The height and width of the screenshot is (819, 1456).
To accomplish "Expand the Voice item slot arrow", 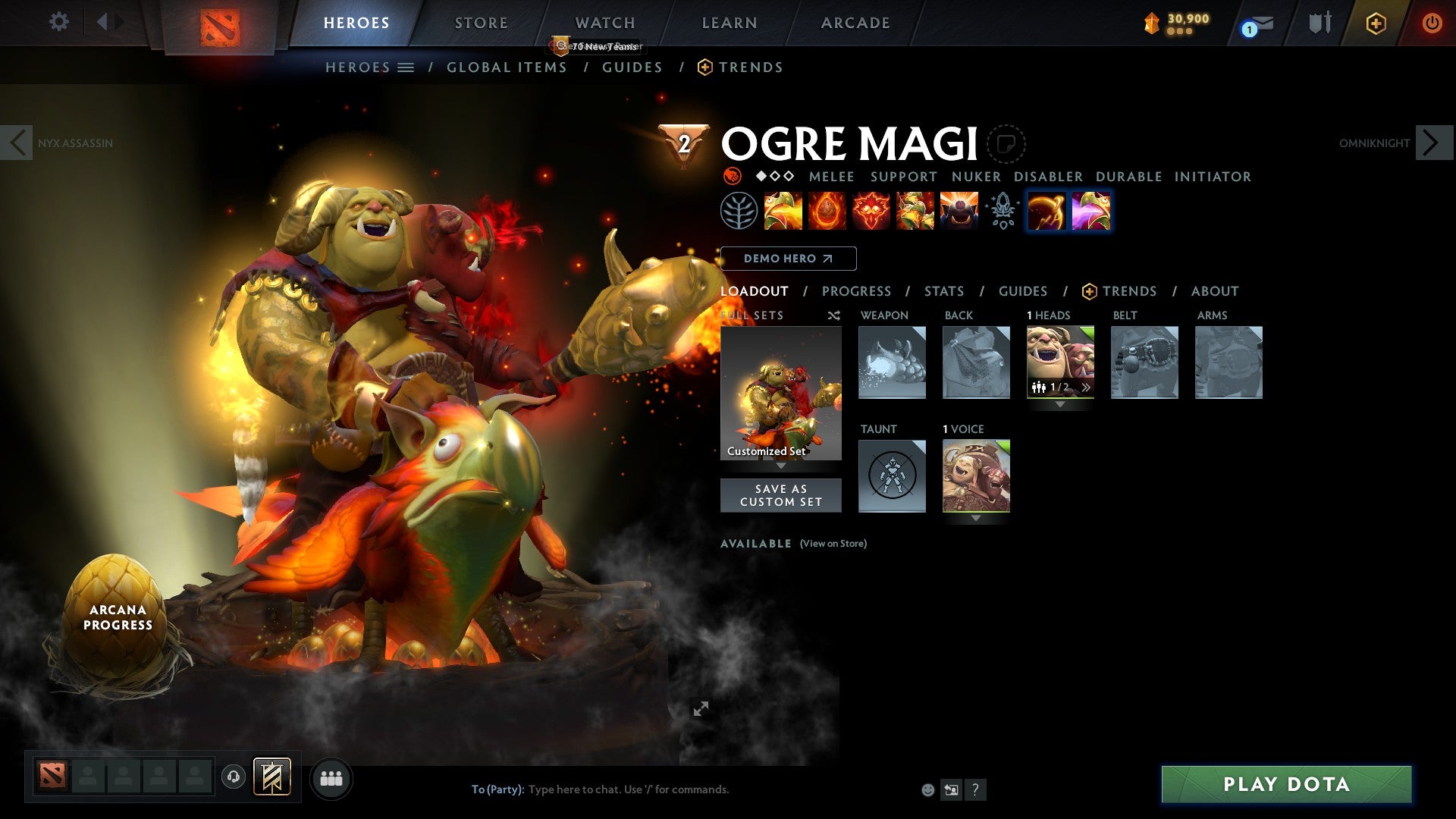I will pyautogui.click(x=975, y=519).
